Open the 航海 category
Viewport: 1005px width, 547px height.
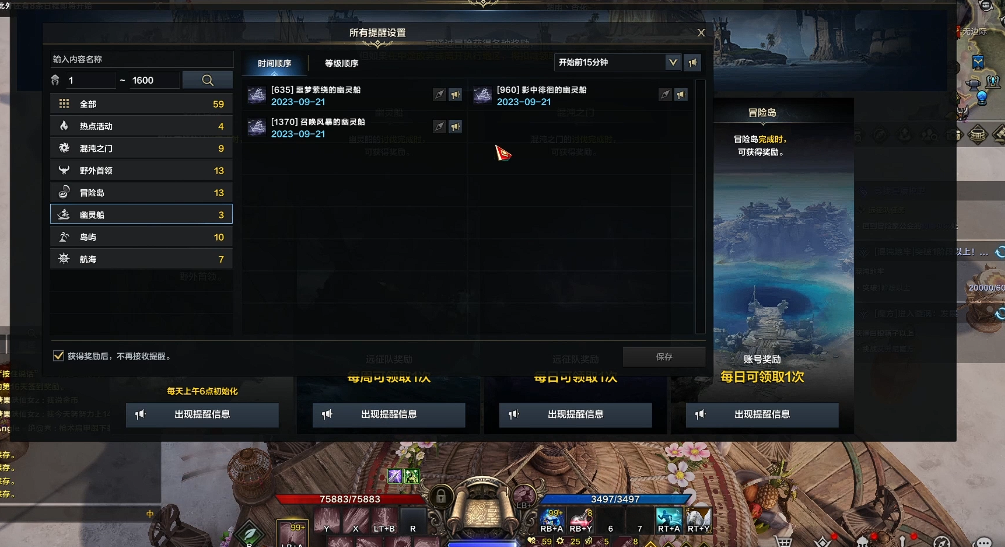tap(141, 259)
